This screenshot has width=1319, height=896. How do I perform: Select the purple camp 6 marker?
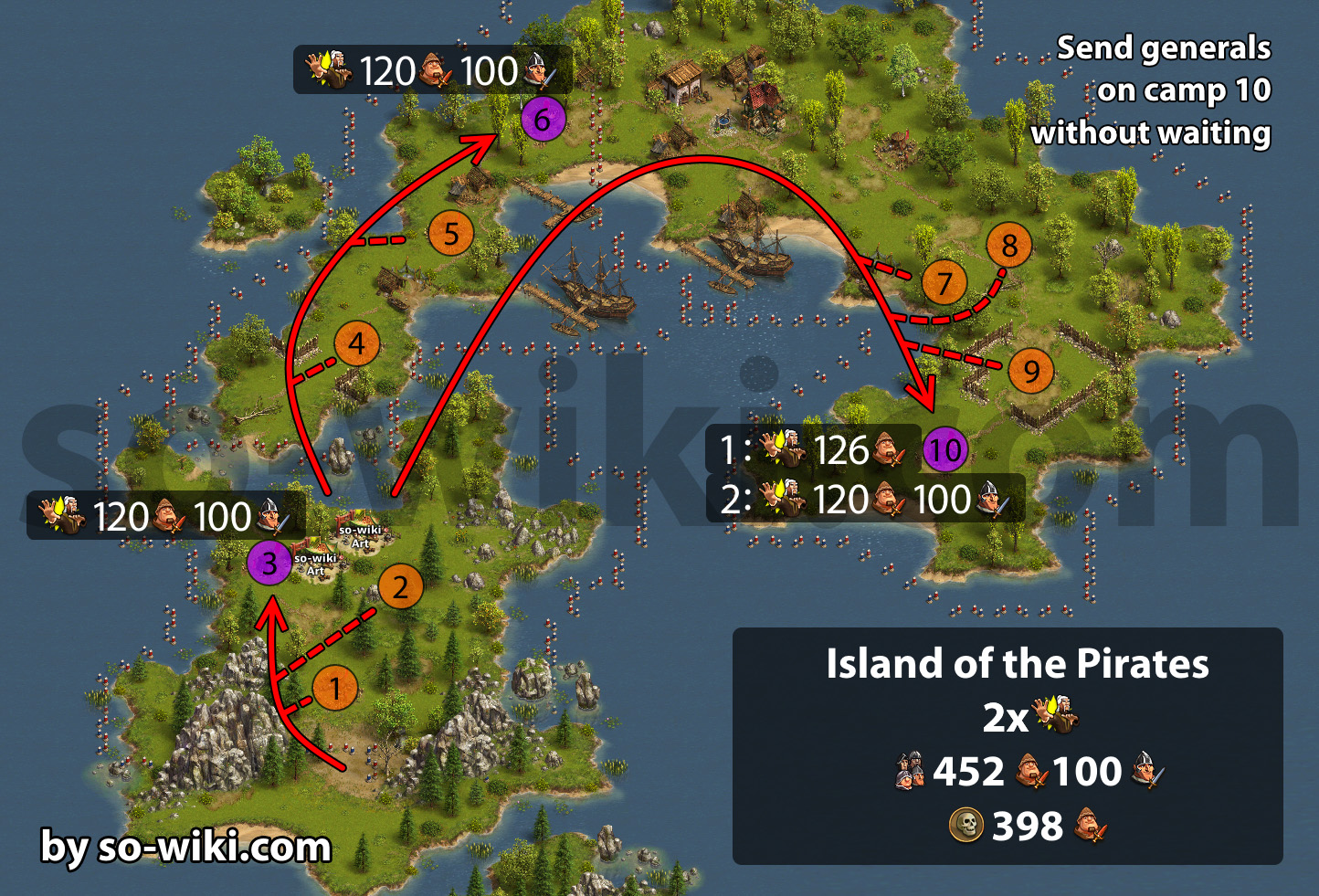click(543, 120)
